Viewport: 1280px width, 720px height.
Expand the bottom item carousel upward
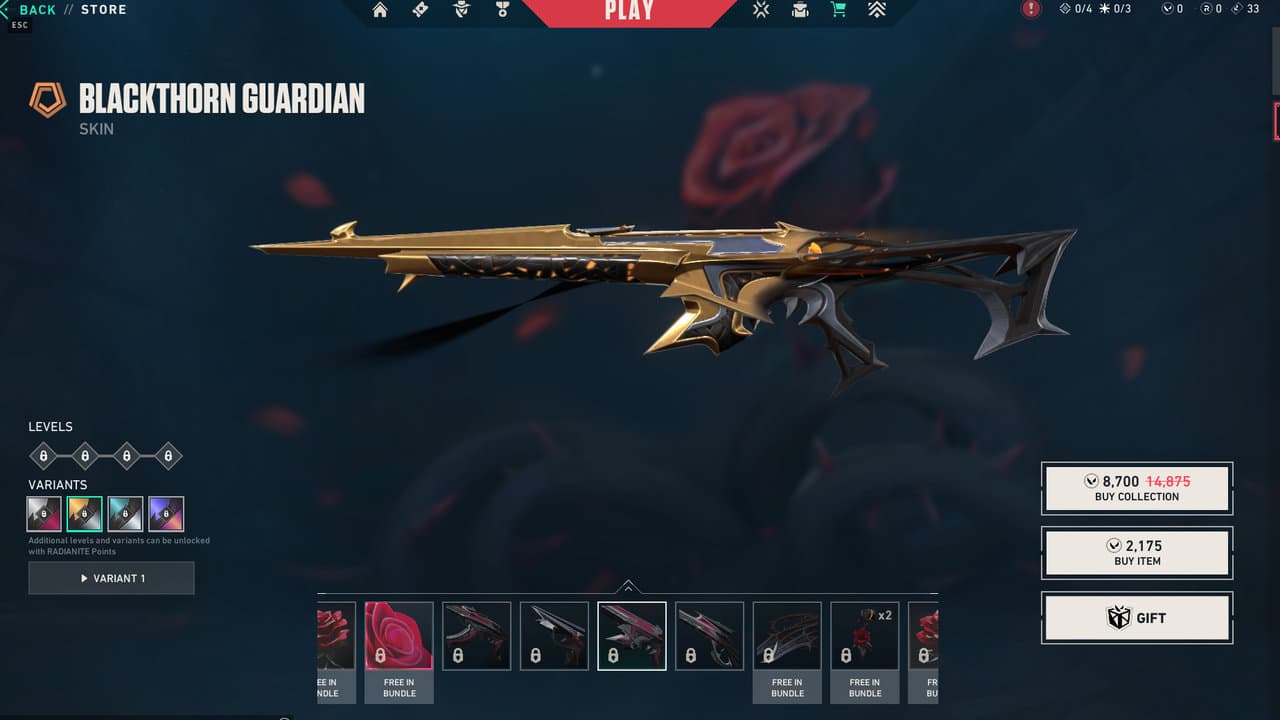click(629, 588)
